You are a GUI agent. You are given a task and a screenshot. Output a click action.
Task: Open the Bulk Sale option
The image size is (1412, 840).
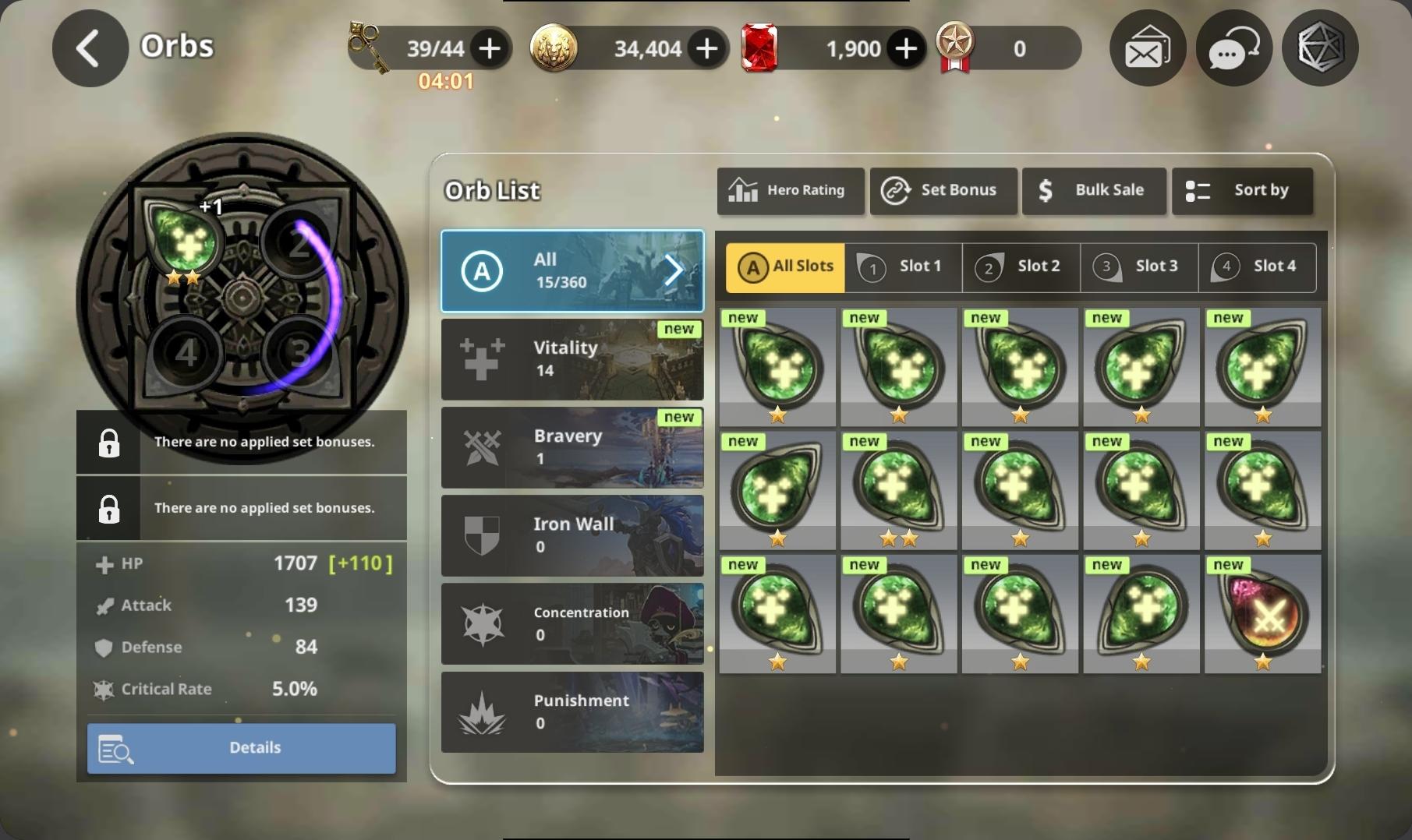point(1093,191)
